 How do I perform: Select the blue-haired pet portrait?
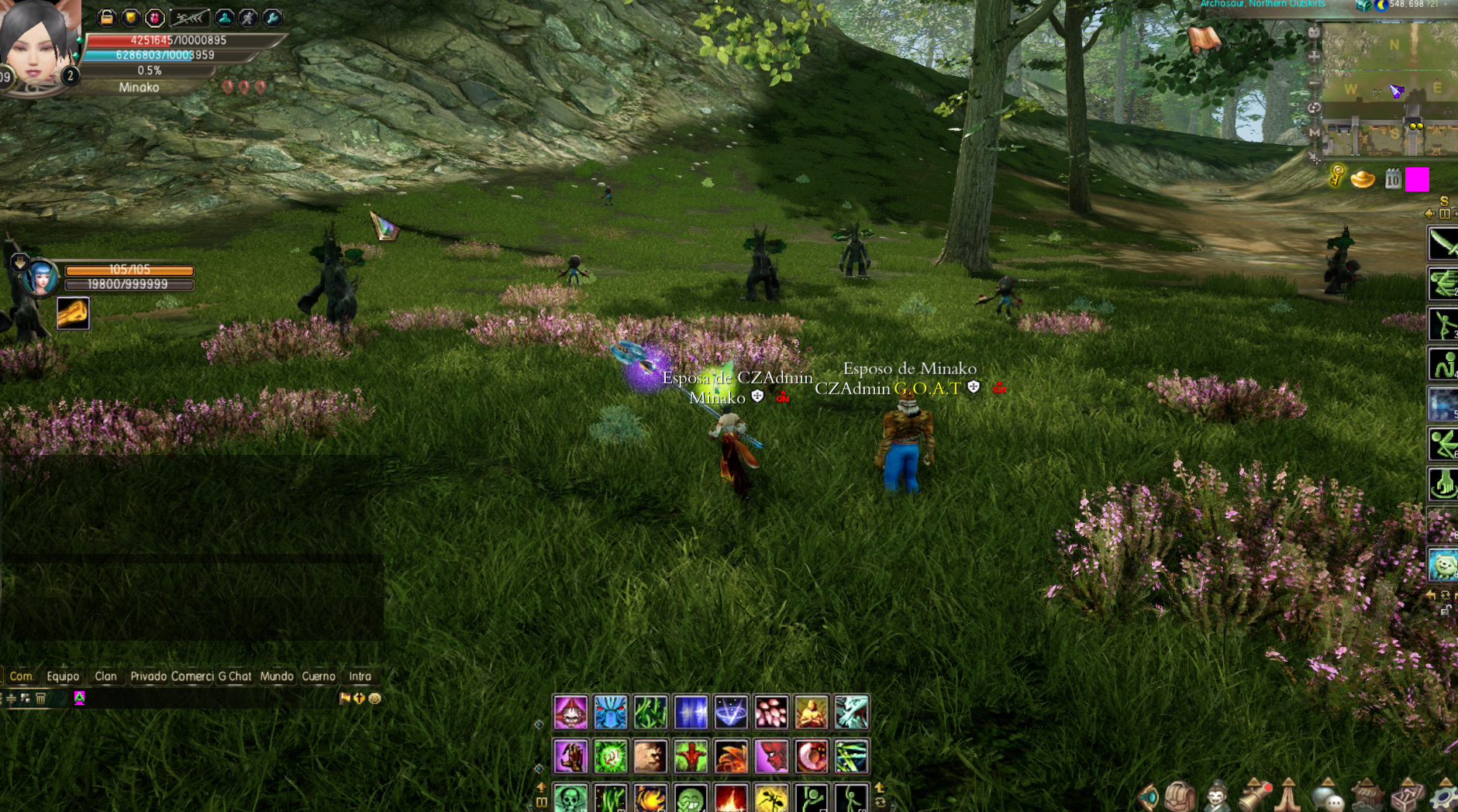(41, 277)
